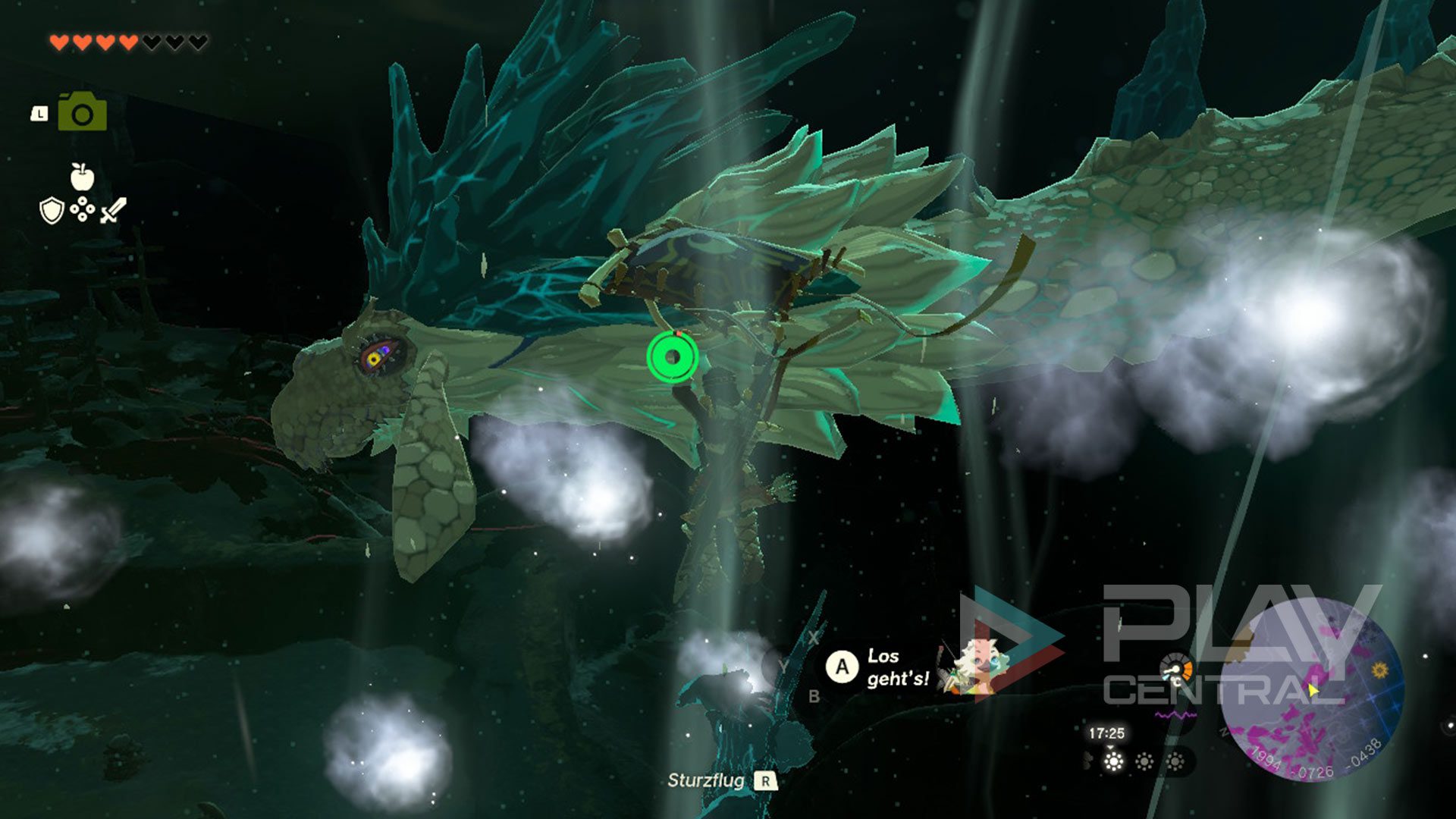Choose the shield quick-select icon

pyautogui.click(x=51, y=211)
